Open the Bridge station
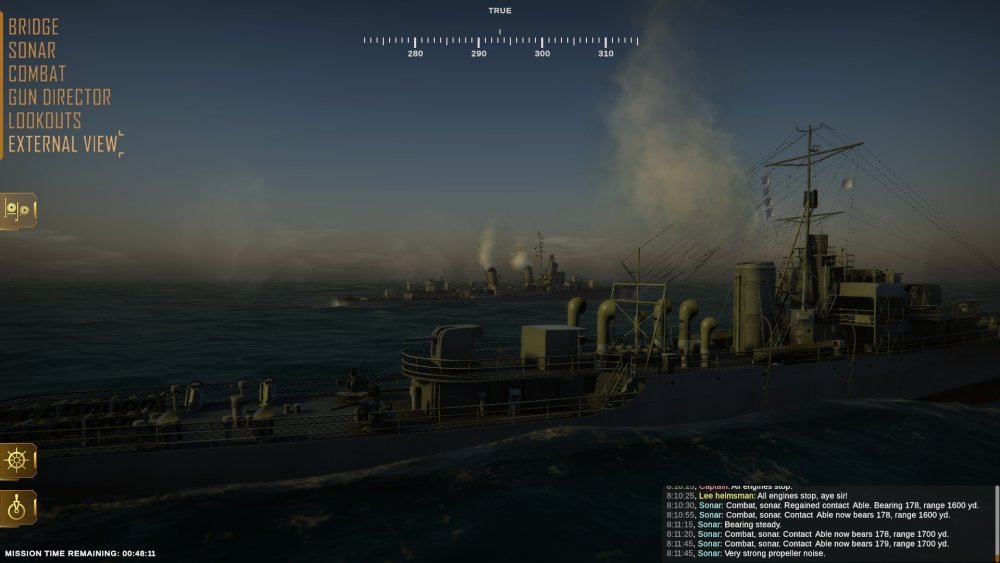The image size is (1000, 563). [34, 27]
